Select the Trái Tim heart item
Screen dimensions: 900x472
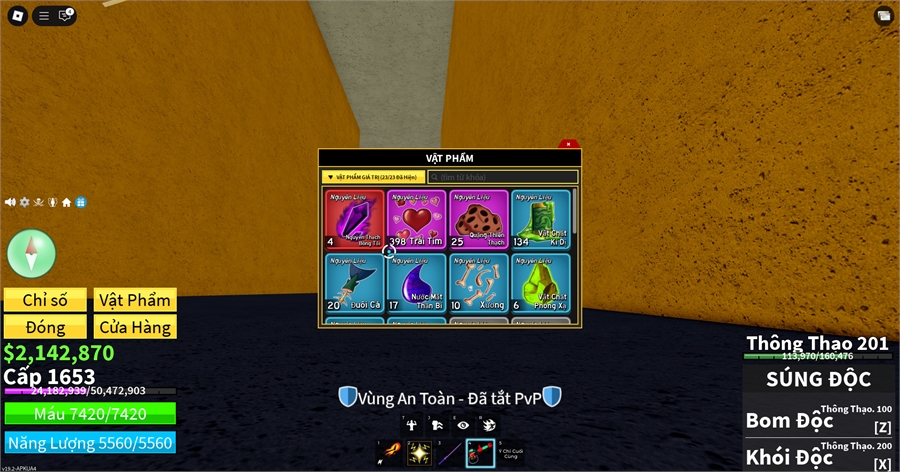tap(417, 219)
